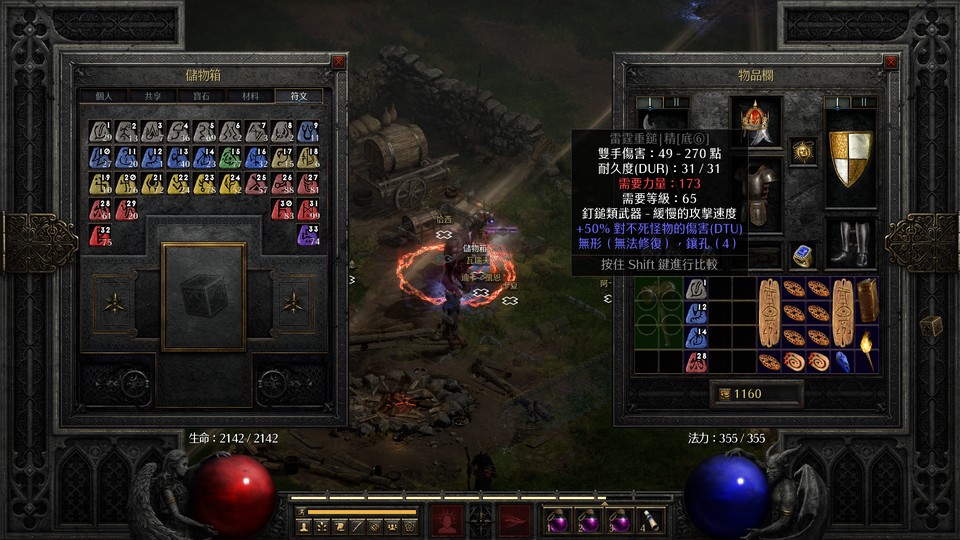Viewport: 960px width, 540px height.
Task: Open the 共享 shared stash tab
Action: 153,96
